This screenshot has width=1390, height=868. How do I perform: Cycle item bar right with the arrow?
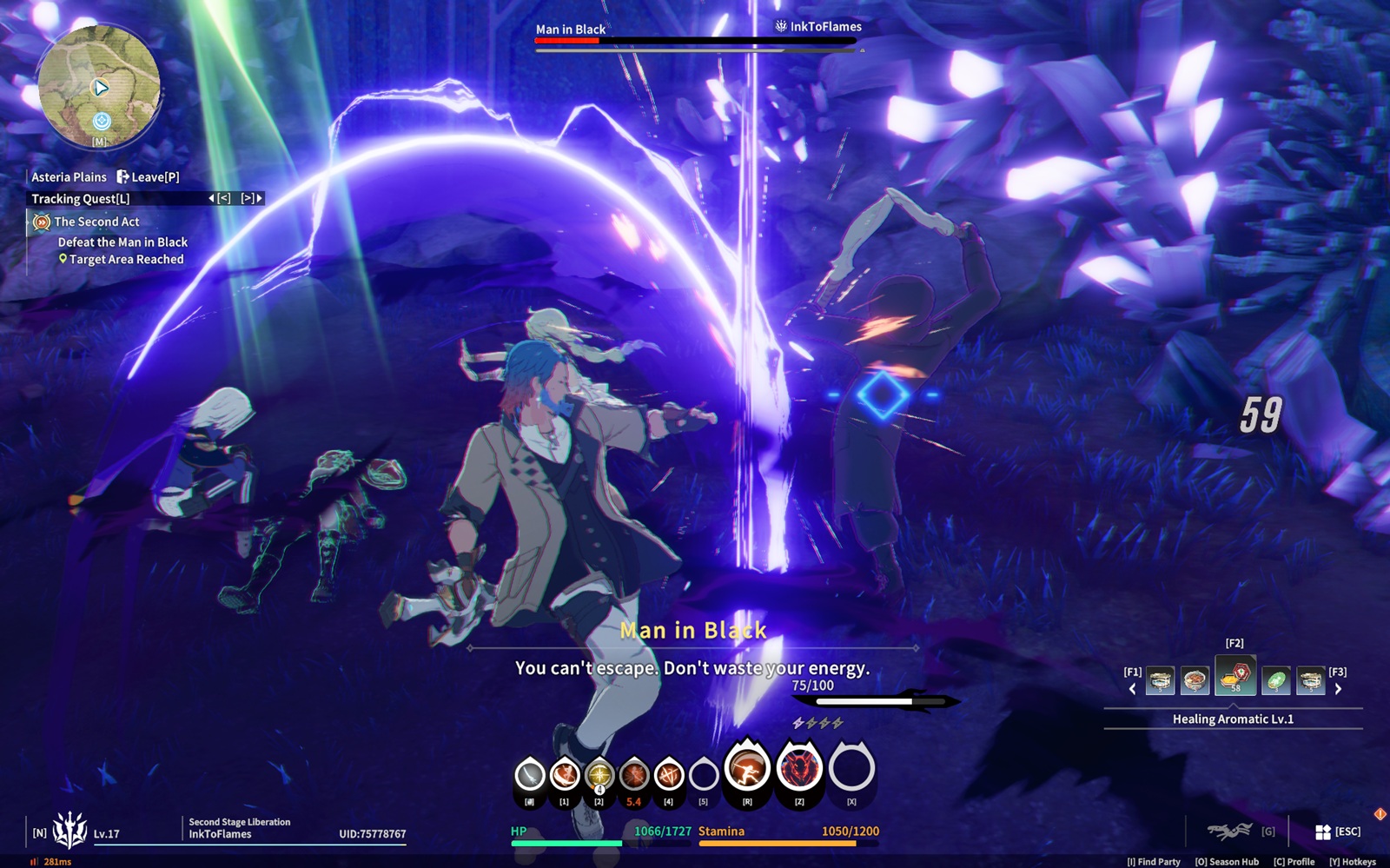pyautogui.click(x=1338, y=689)
